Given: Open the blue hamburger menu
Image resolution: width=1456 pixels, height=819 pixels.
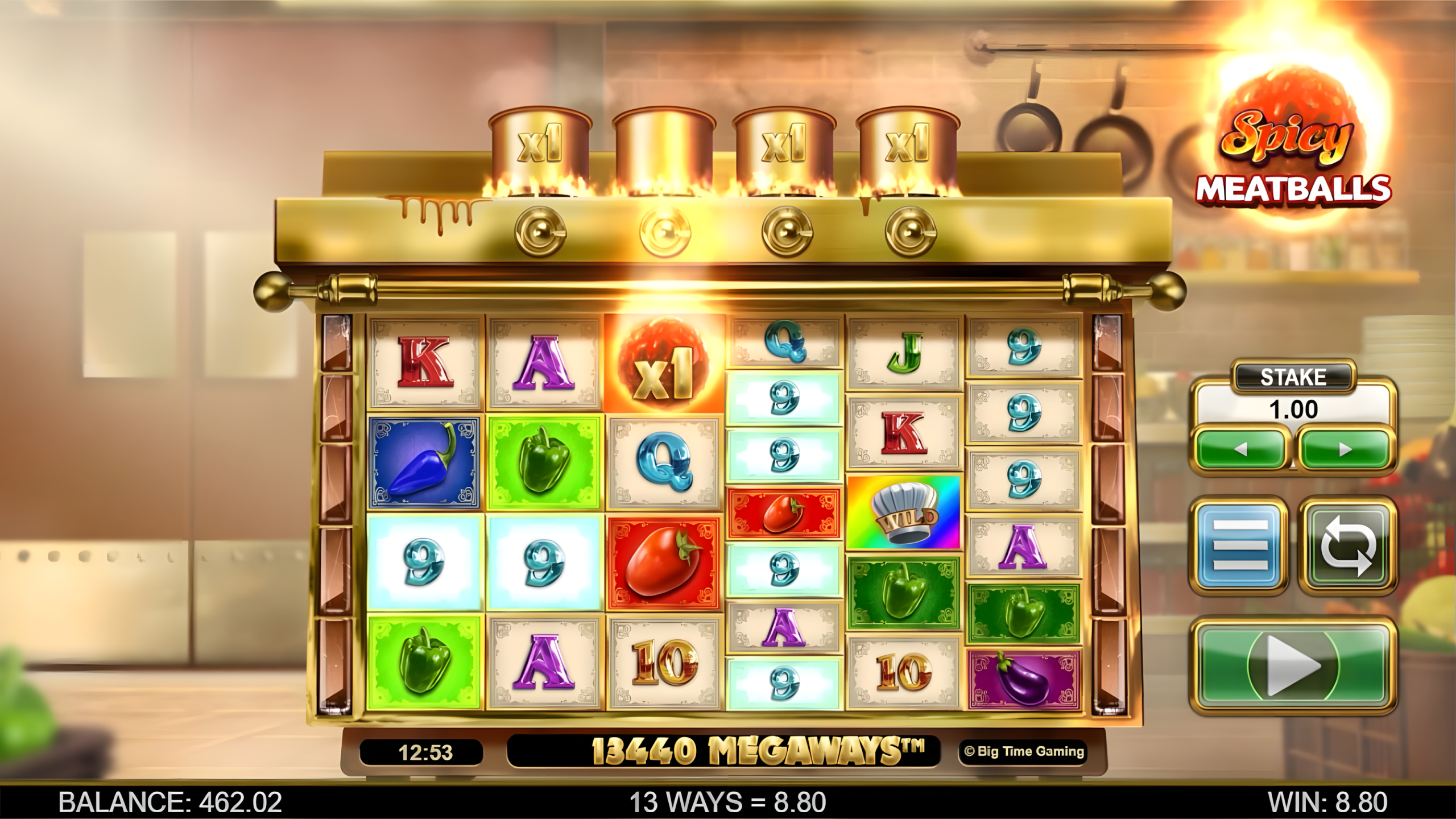Looking at the screenshot, I should (x=1240, y=545).
